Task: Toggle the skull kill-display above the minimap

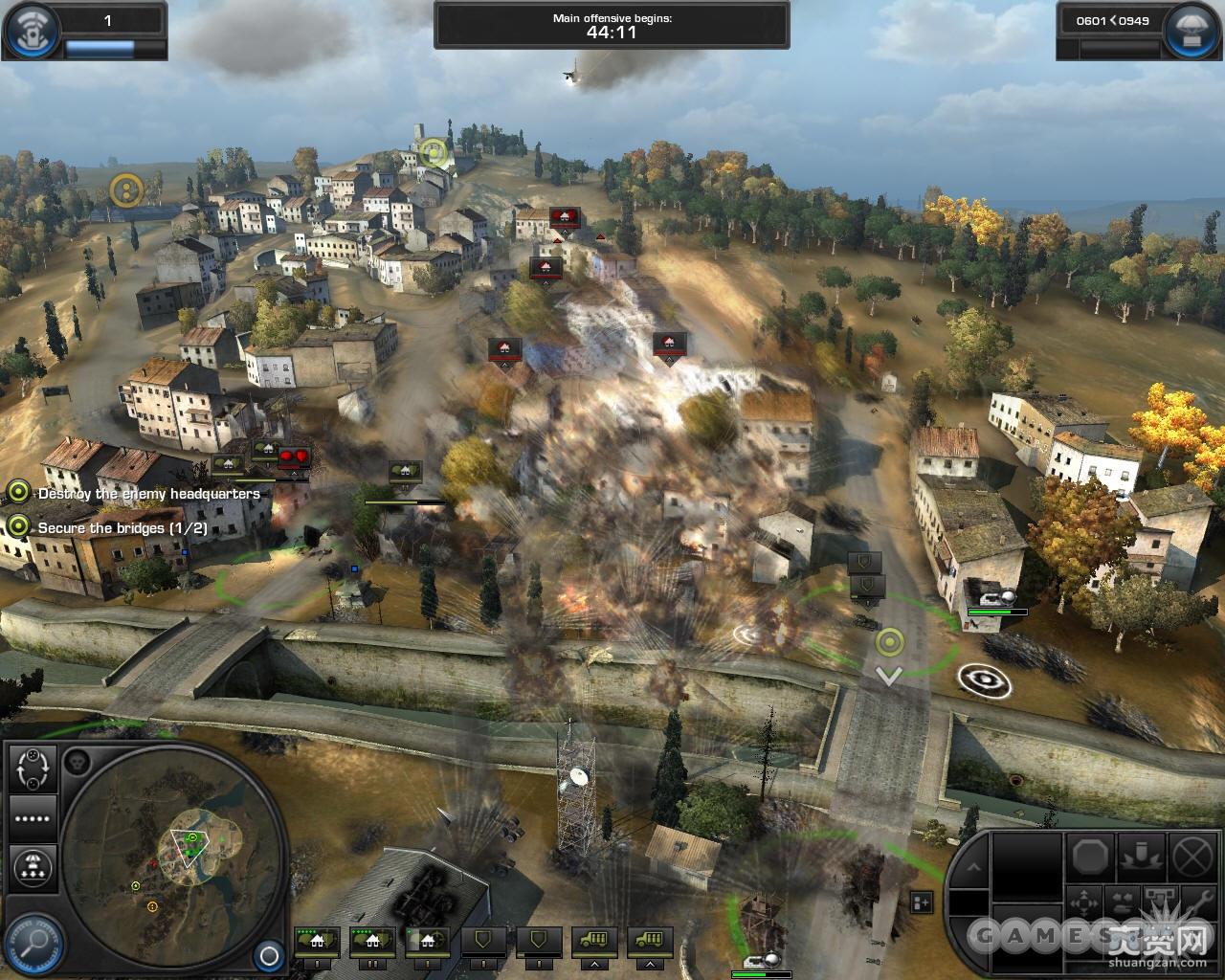Action: 78,761
